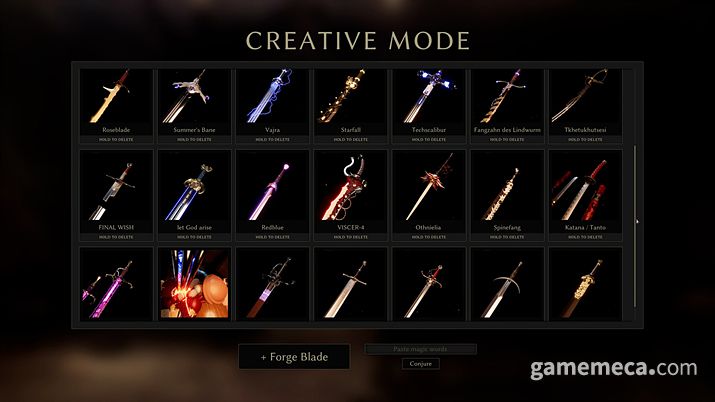Select the Tkhetukhutsesi sabre tile

[585, 100]
